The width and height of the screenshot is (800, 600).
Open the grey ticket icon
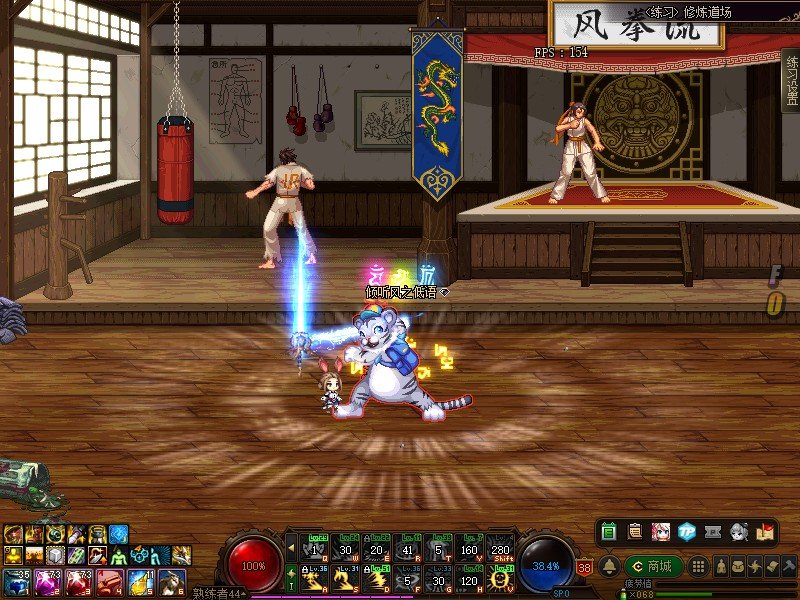pyautogui.click(x=712, y=532)
